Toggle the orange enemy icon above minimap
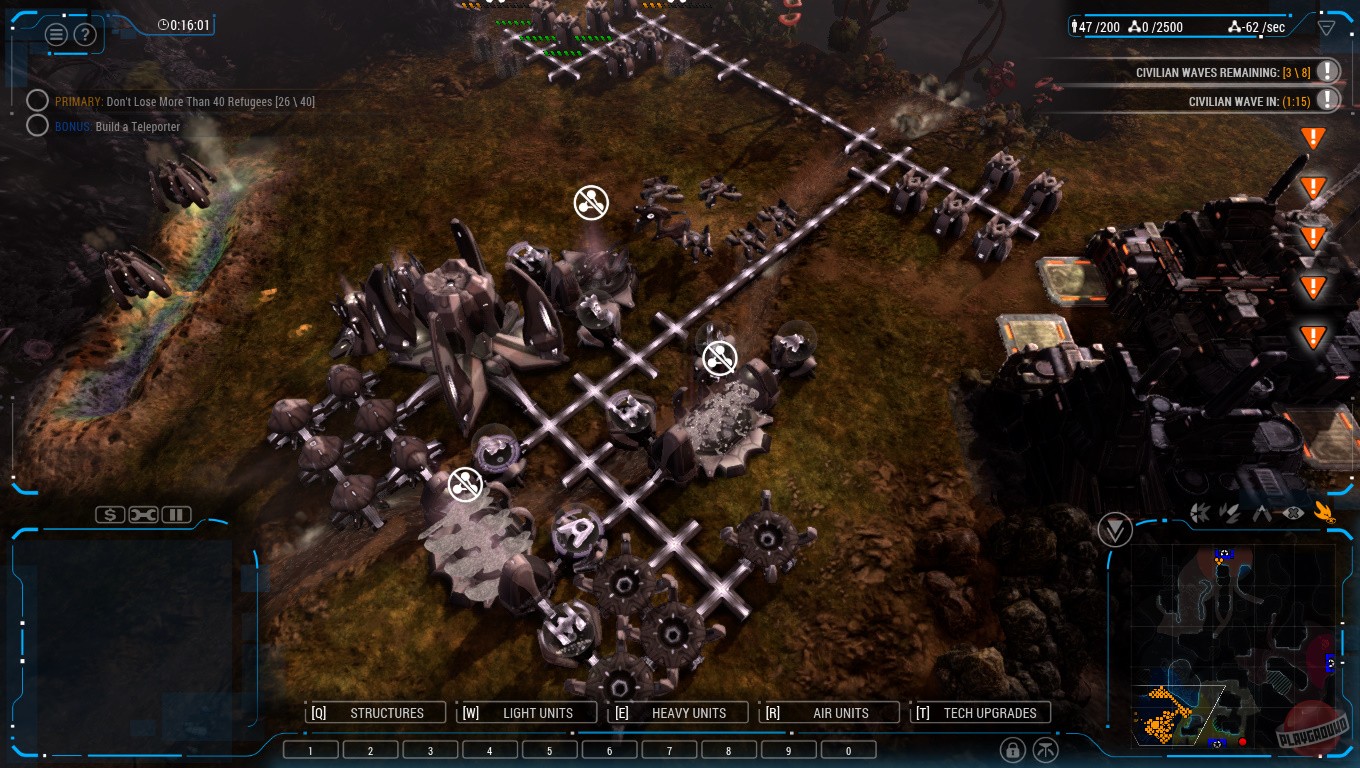 (x=1327, y=511)
